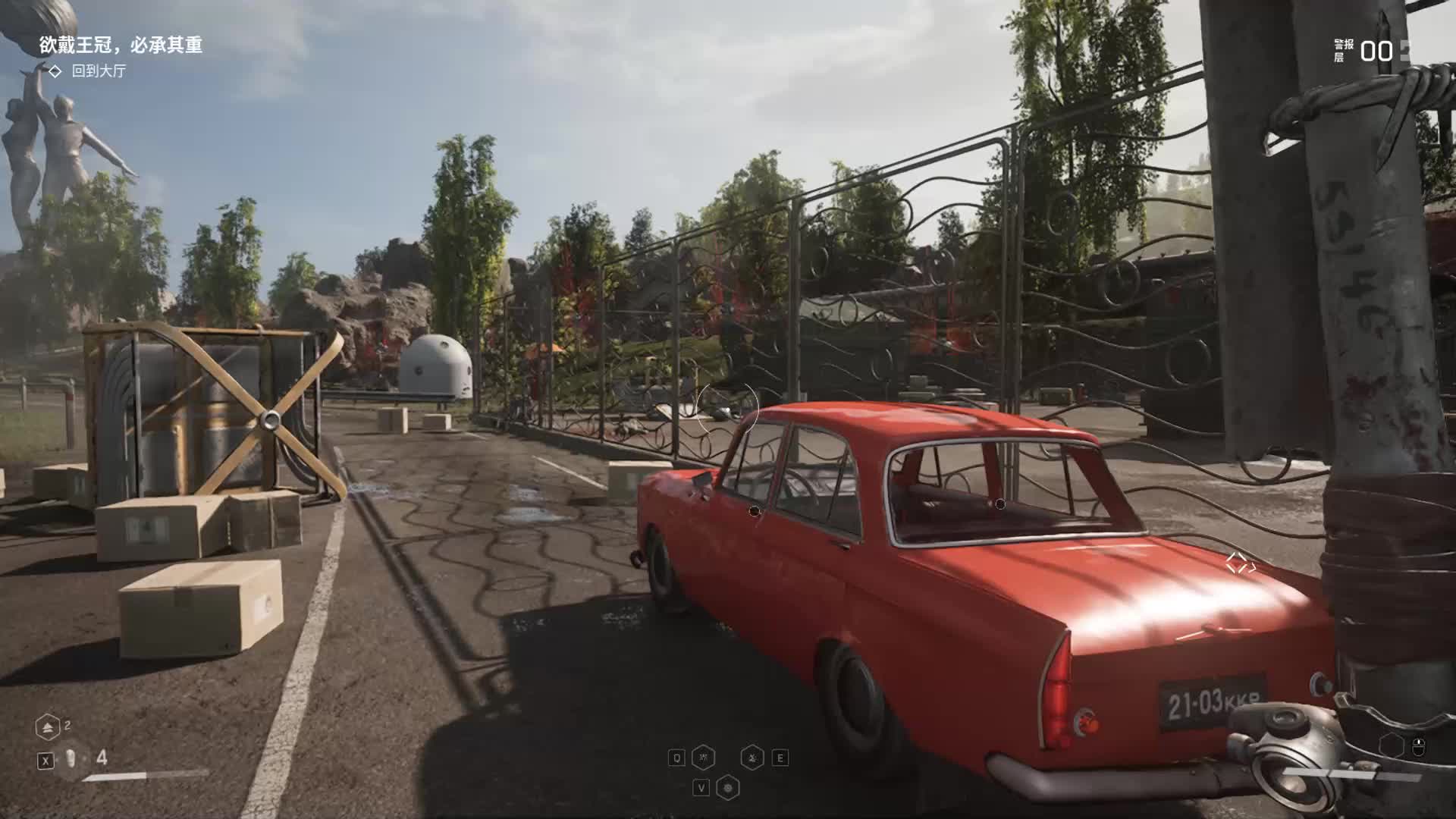
Task: Select the hexagon double-arrow icon
Action: point(48,727)
